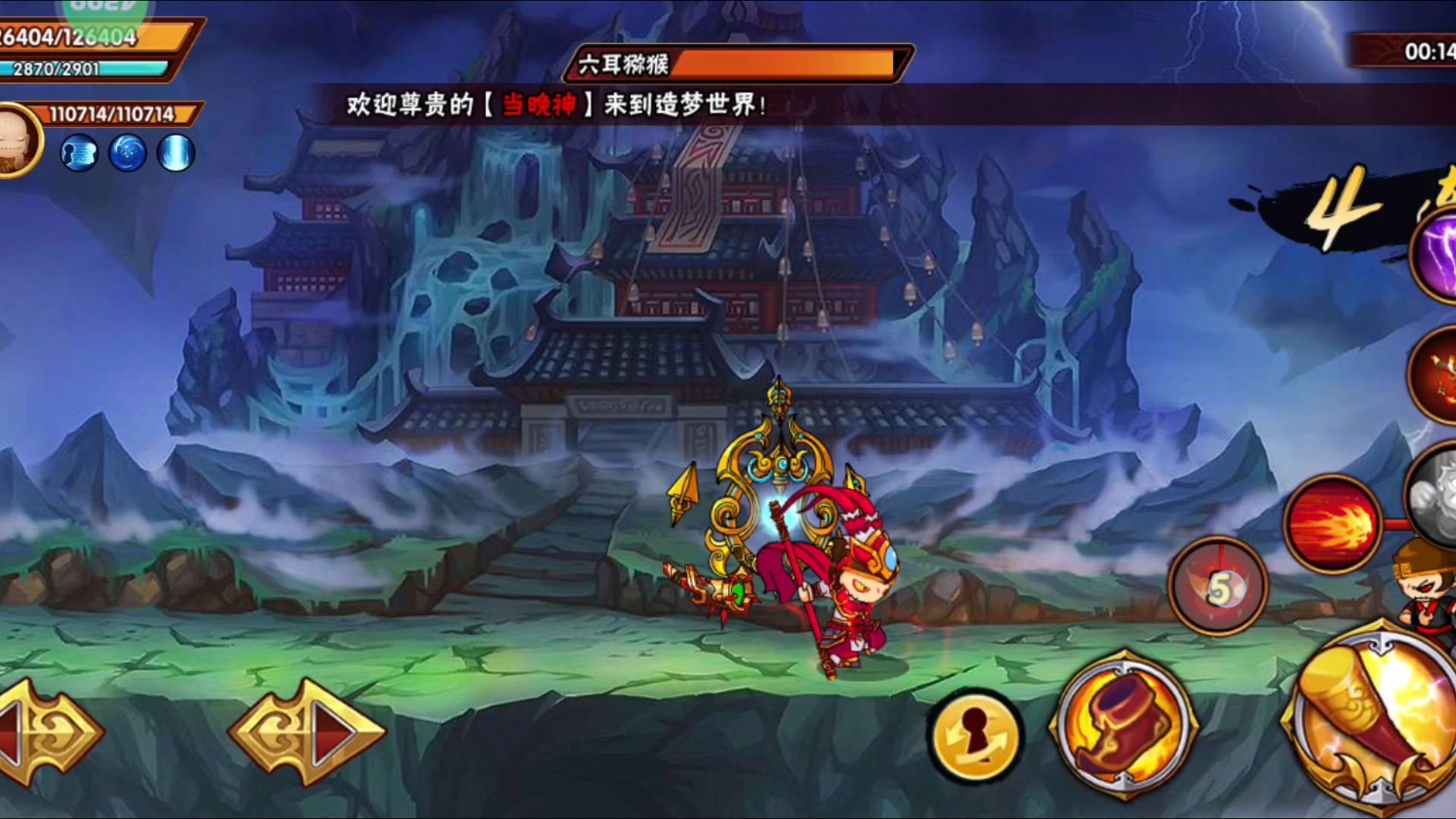Inspect the blue aura buff icon
Viewport: 1456px width, 819px height.
[175, 152]
